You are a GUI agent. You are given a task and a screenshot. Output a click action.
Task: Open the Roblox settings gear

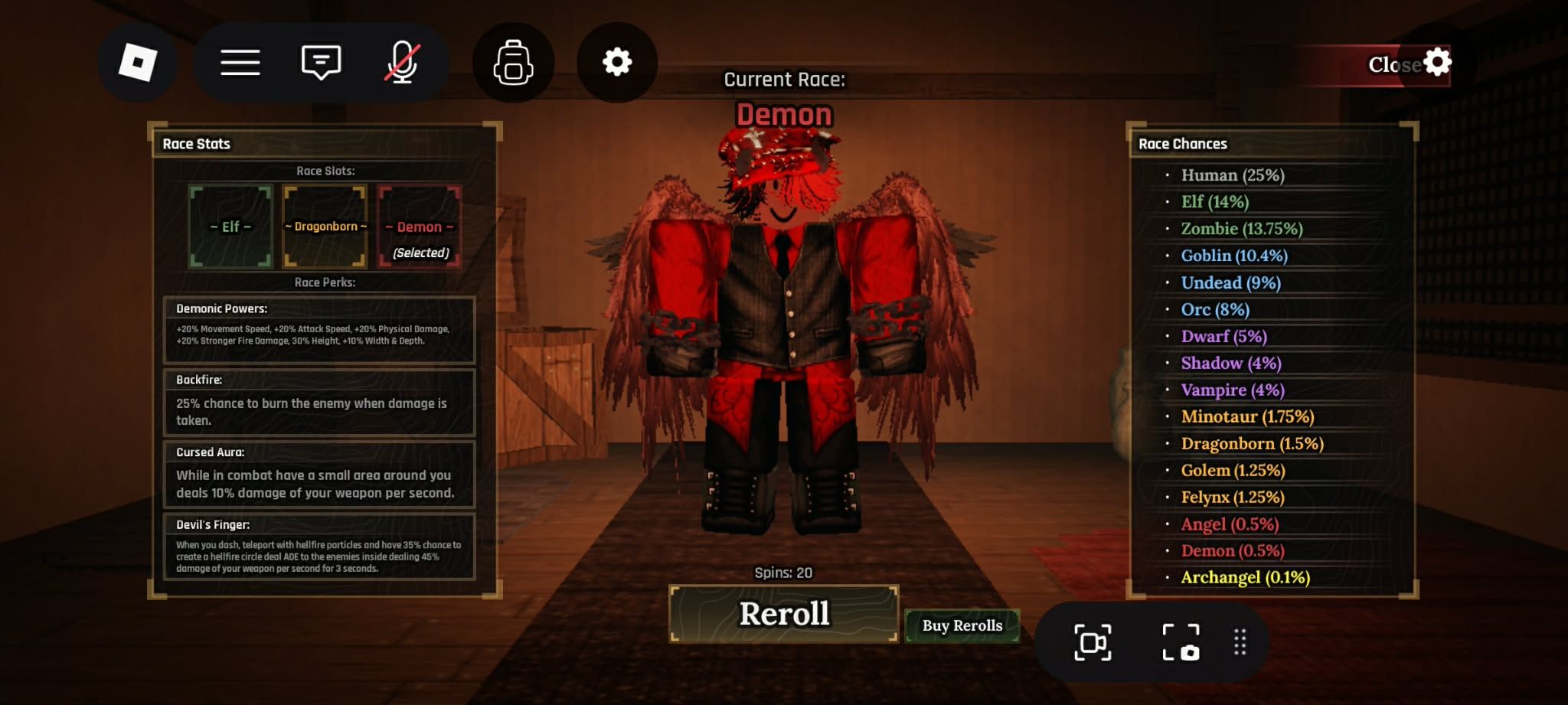point(618,61)
